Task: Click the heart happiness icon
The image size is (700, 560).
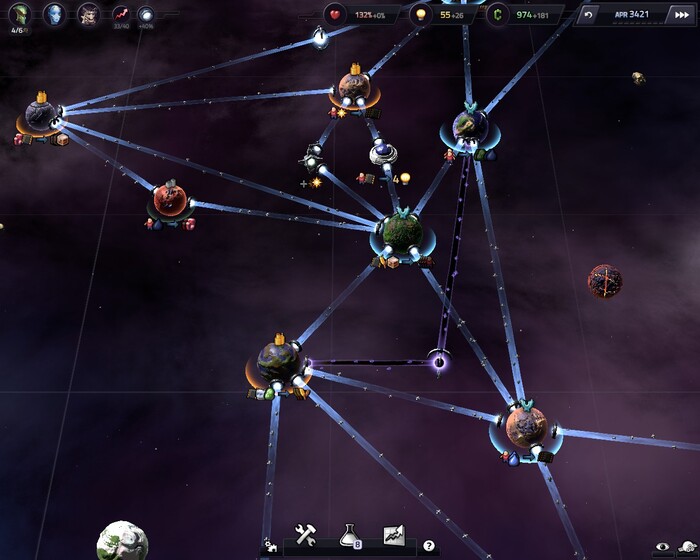Action: point(335,15)
